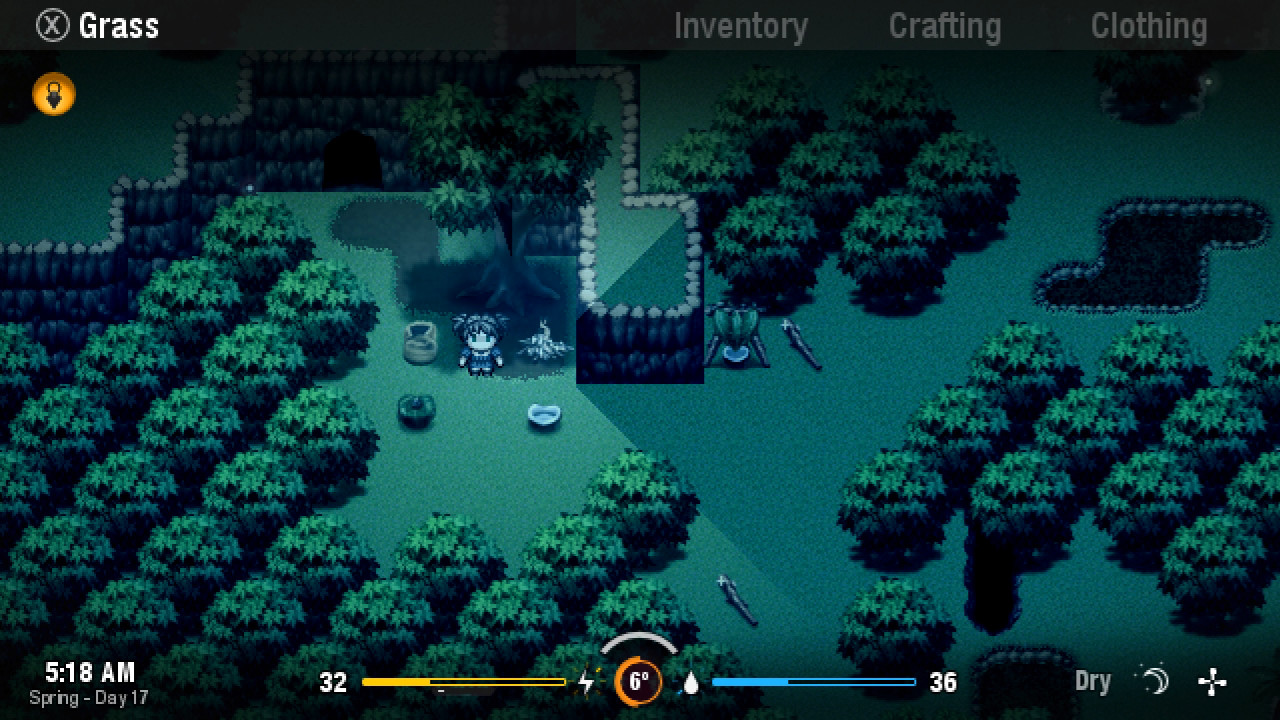1280x720 pixels.
Task: Switch to the Crafting tab
Action: (x=944, y=26)
